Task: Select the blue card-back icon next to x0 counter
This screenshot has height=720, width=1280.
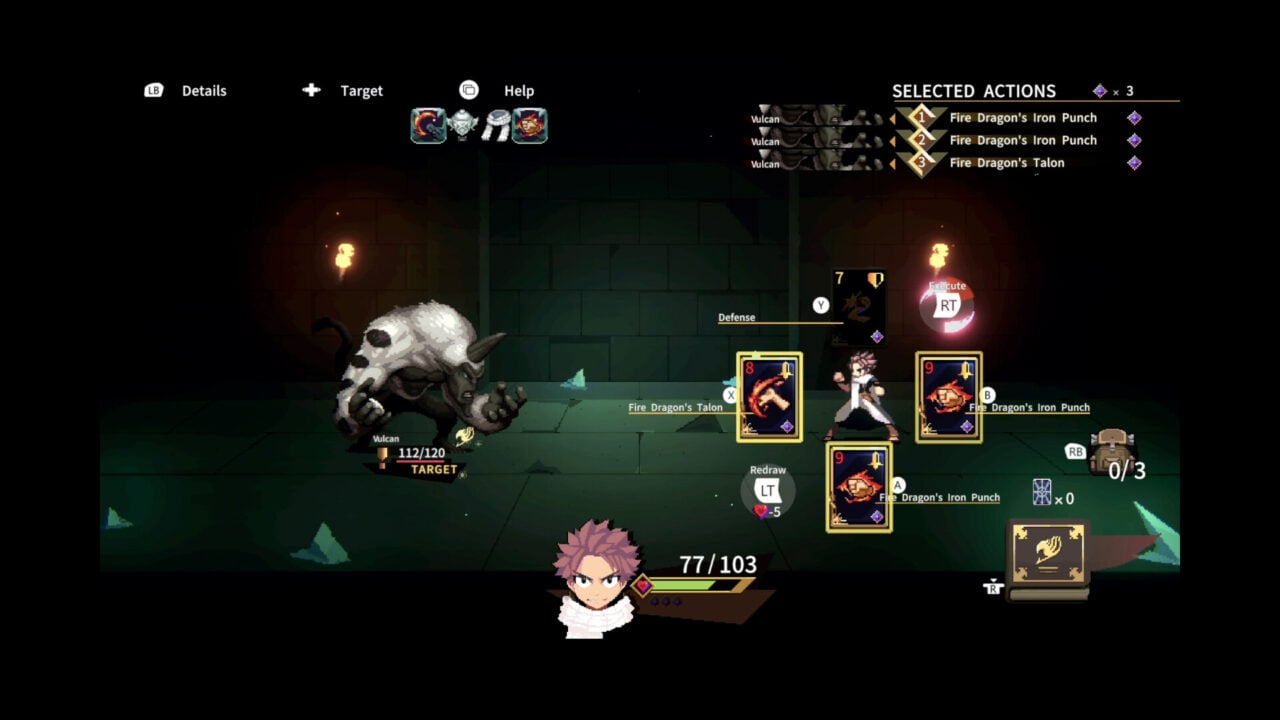Action: coord(1043,492)
